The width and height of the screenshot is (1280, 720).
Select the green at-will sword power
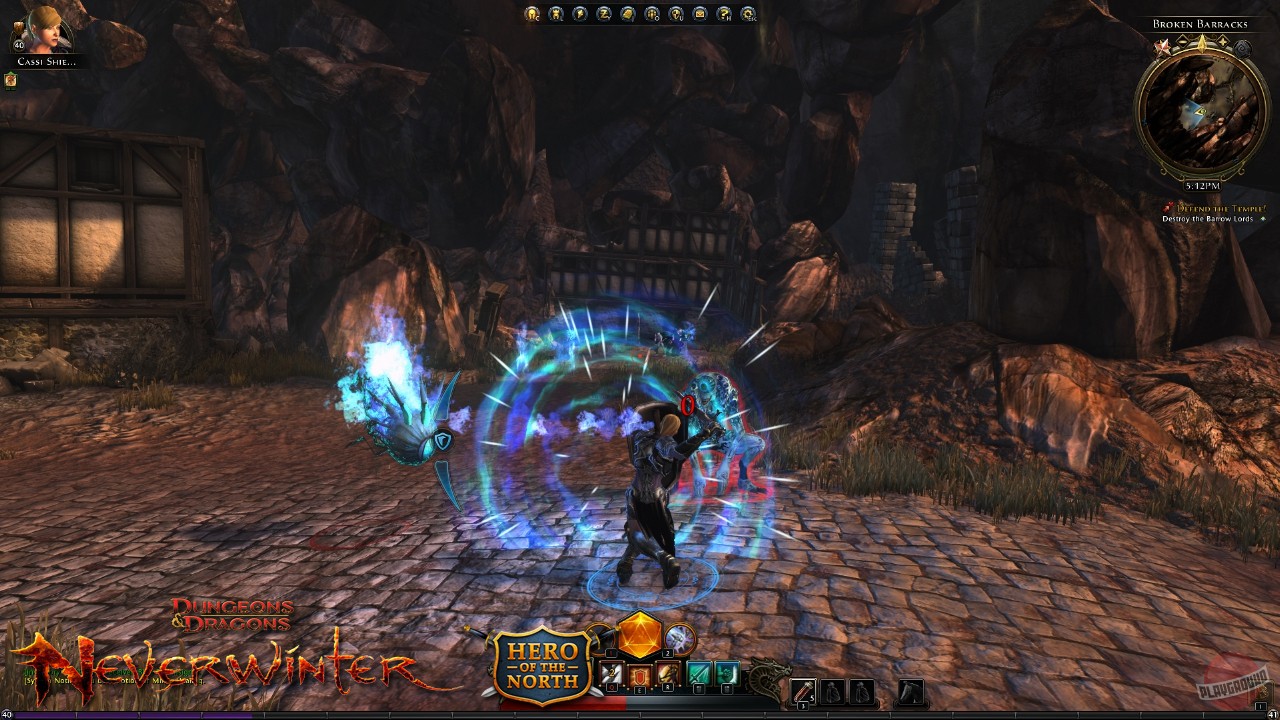click(x=697, y=673)
